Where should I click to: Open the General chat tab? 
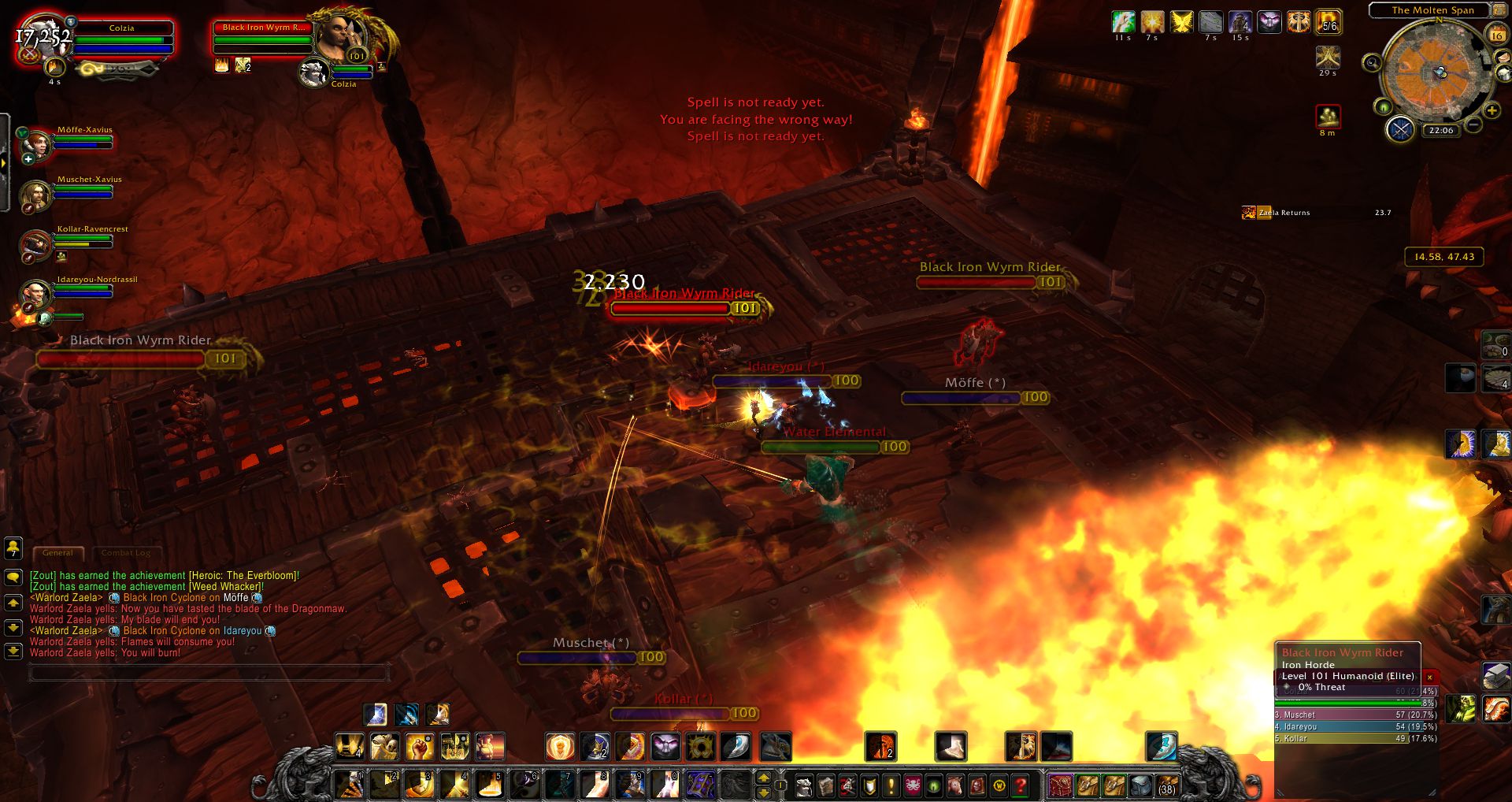click(57, 553)
